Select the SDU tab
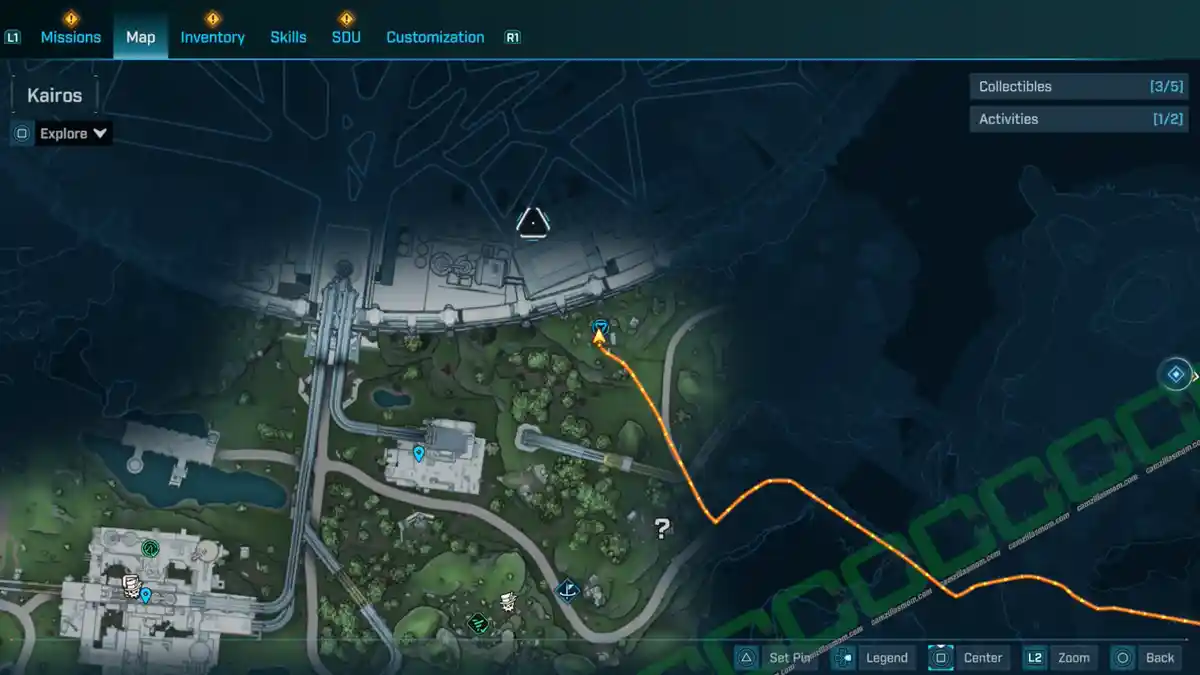 click(x=346, y=37)
